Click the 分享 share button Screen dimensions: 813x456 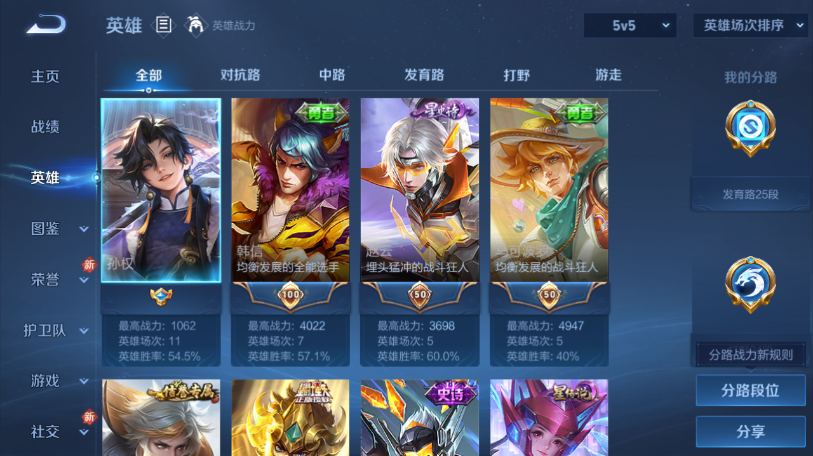tap(750, 431)
